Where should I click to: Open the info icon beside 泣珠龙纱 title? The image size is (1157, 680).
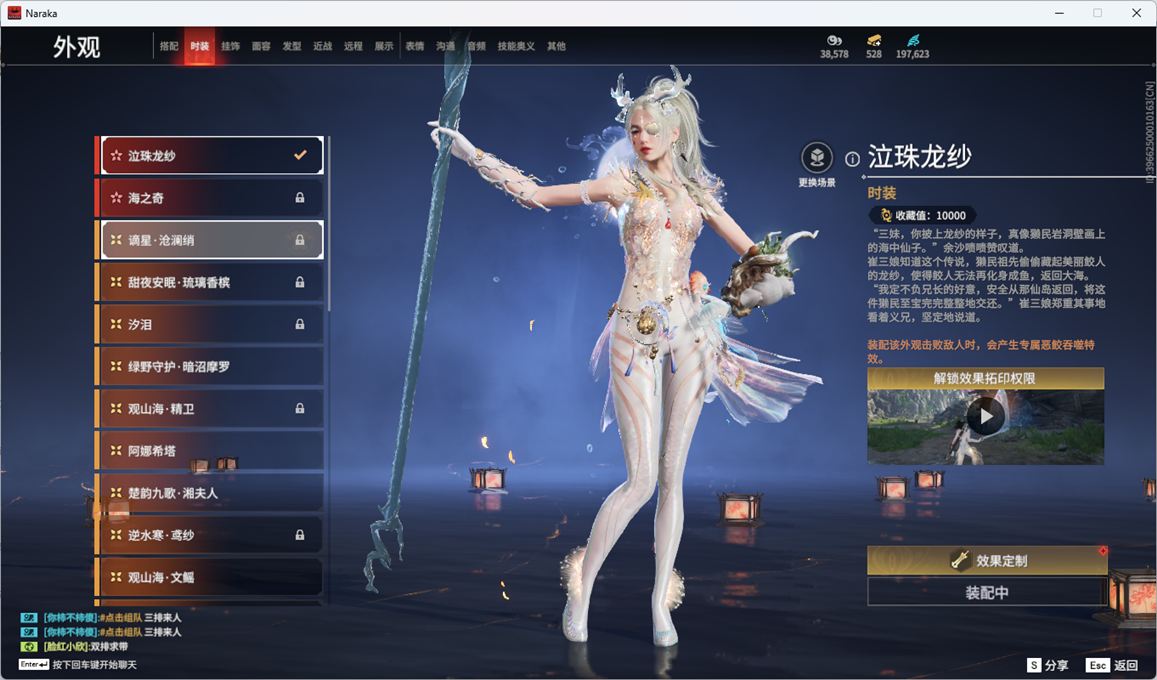[852, 159]
